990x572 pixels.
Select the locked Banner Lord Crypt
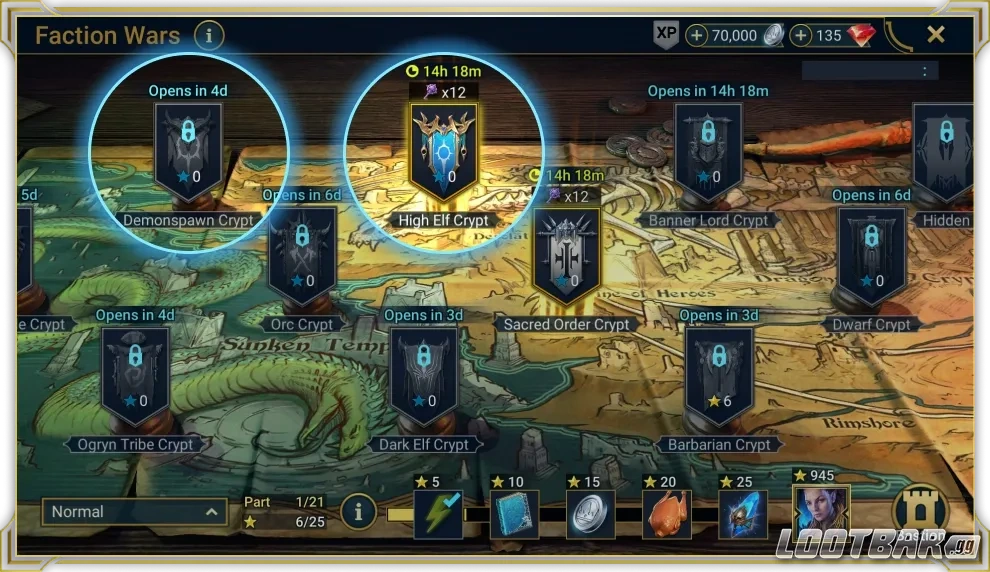pos(708,151)
